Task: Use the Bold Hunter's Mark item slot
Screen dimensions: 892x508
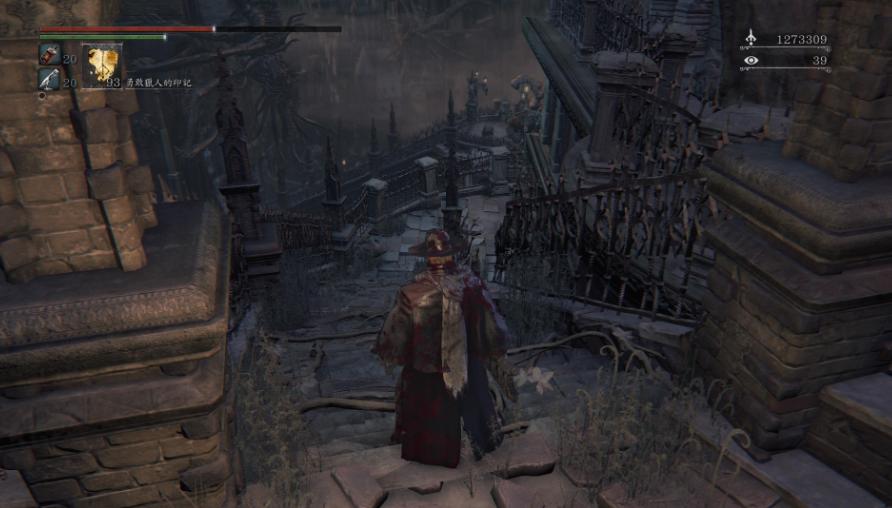Action: pyautogui.click(x=101, y=66)
